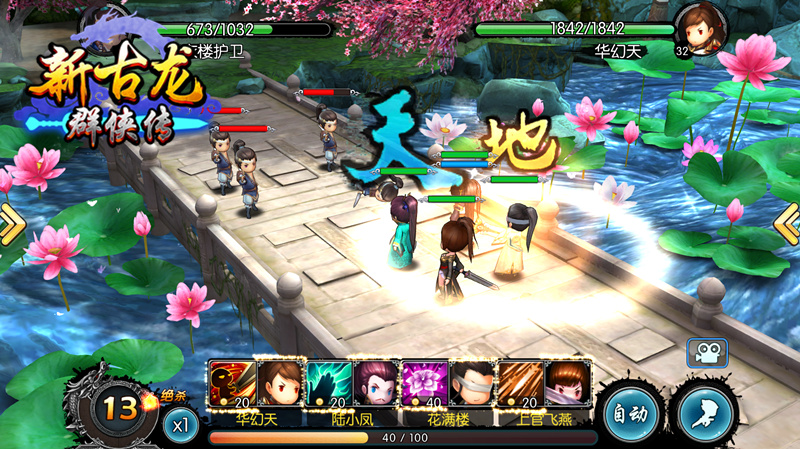
Task: Choose the blindfolded 花满楼 portrait
Action: click(x=471, y=384)
